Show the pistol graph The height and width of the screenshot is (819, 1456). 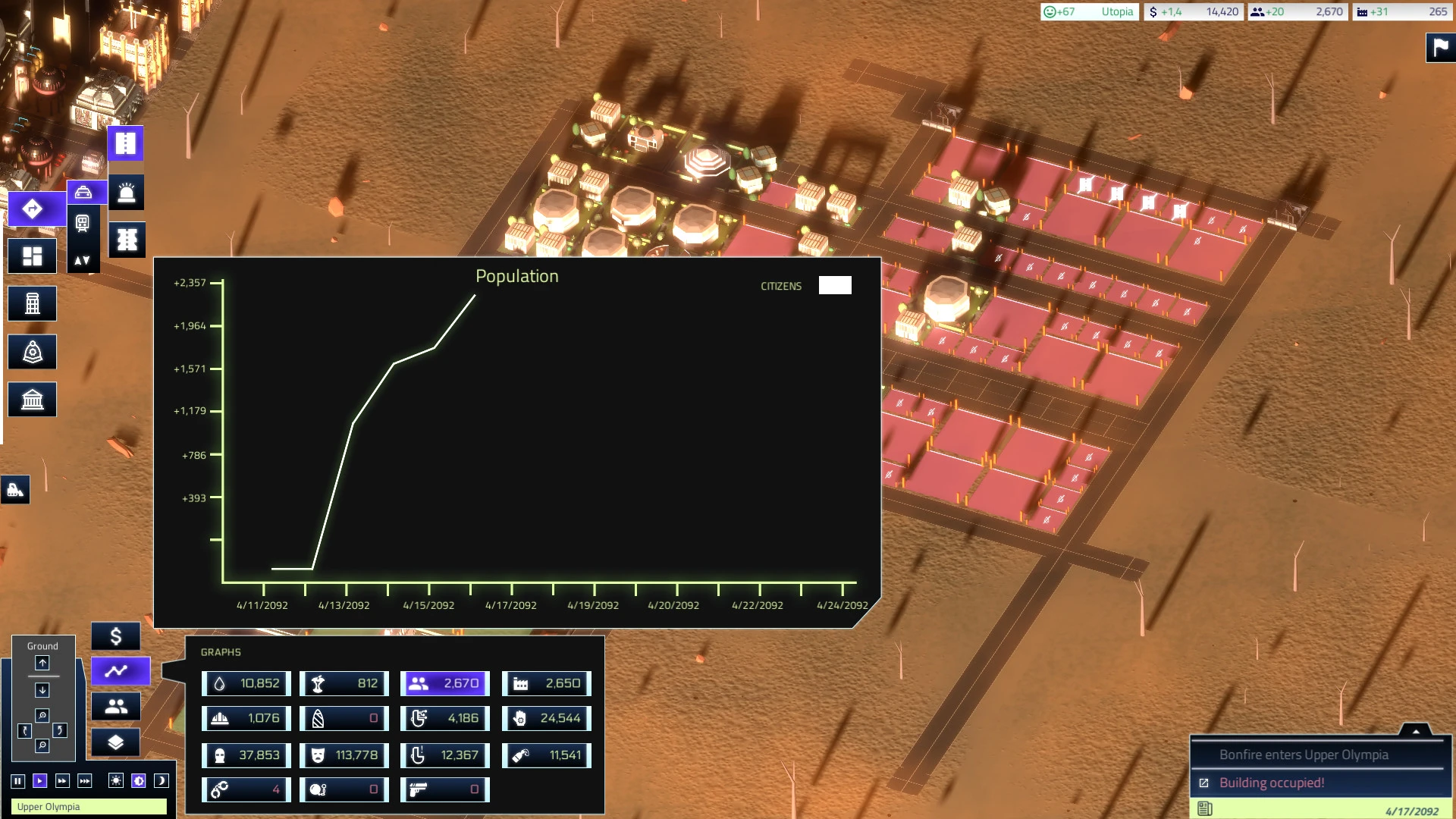(x=444, y=789)
